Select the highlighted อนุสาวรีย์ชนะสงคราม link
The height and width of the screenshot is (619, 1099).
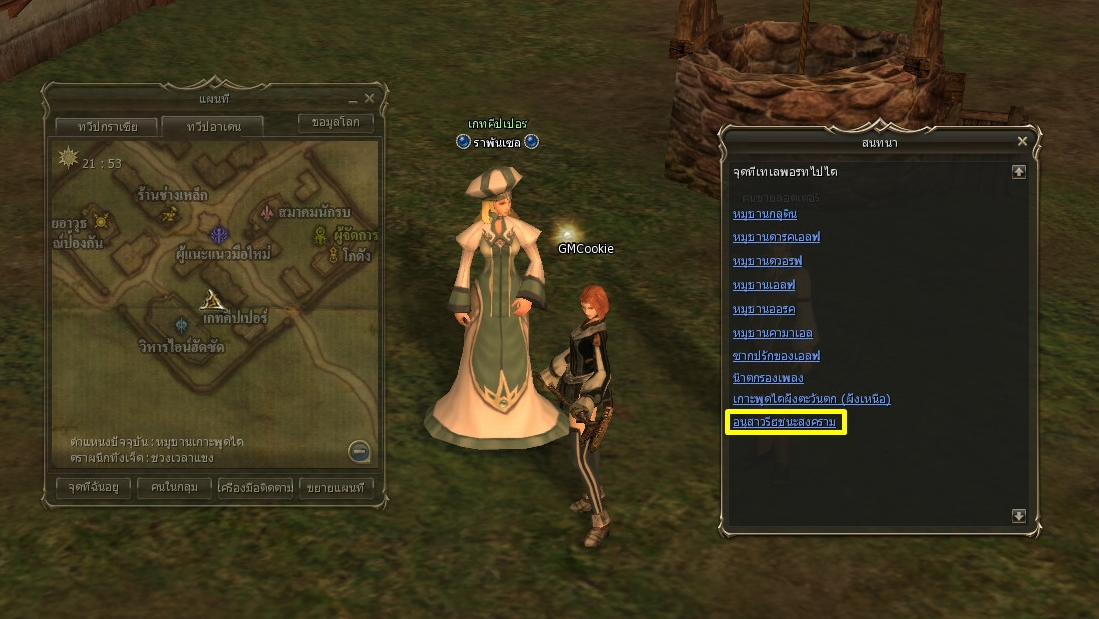click(785, 423)
